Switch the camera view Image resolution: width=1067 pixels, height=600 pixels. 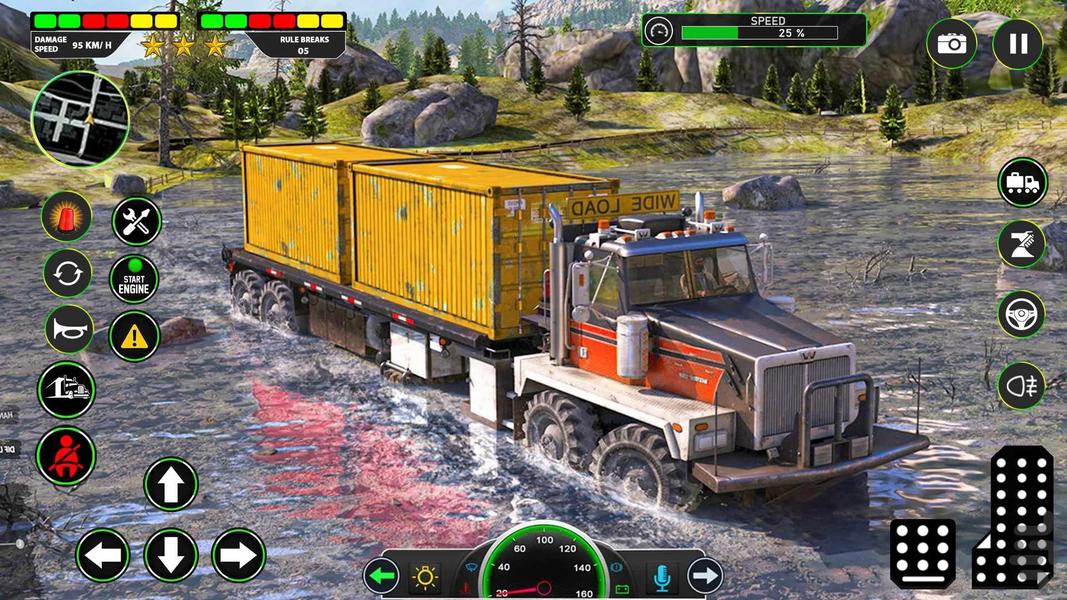click(x=951, y=44)
